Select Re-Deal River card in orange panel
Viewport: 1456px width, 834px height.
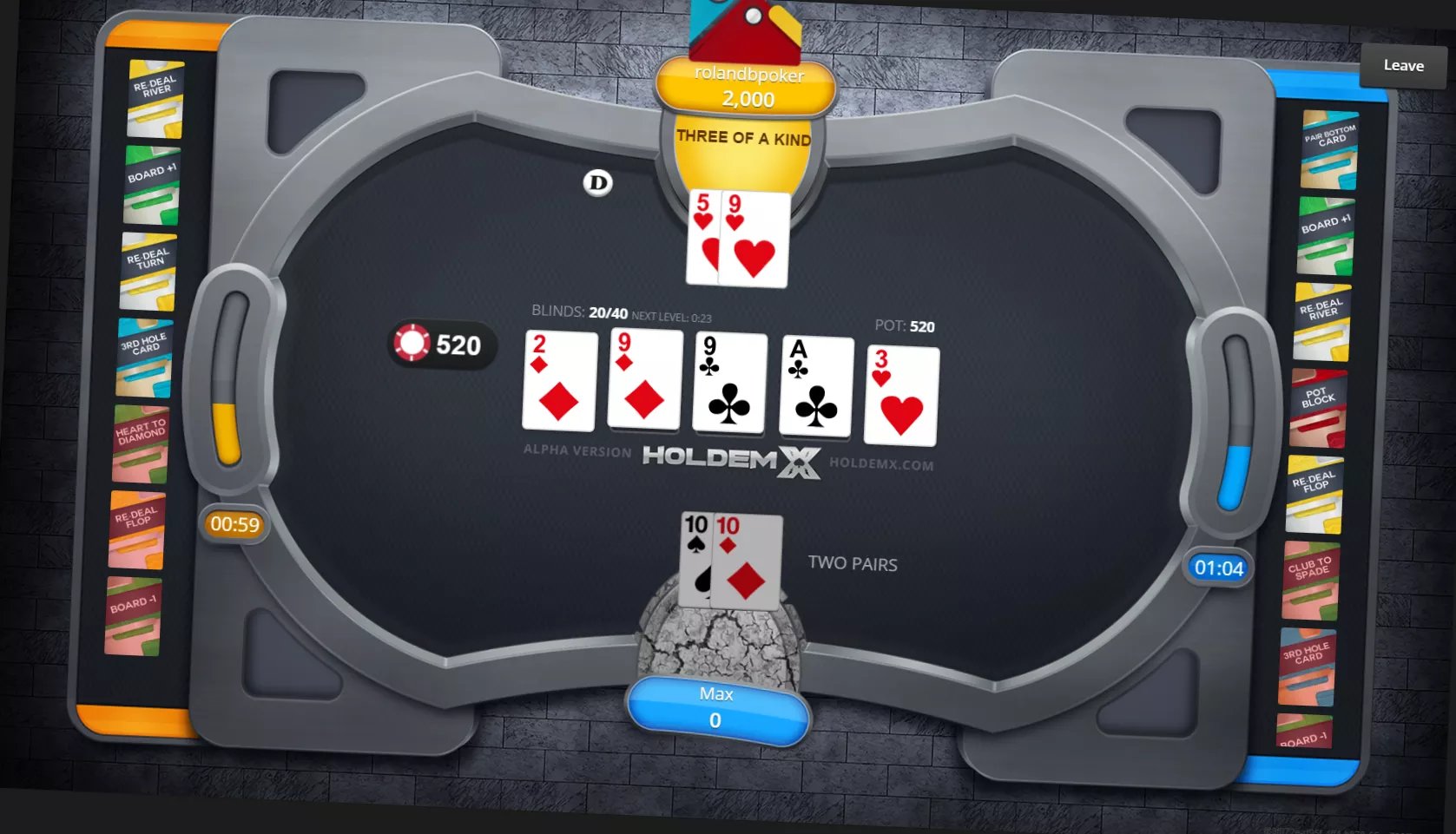[x=155, y=99]
